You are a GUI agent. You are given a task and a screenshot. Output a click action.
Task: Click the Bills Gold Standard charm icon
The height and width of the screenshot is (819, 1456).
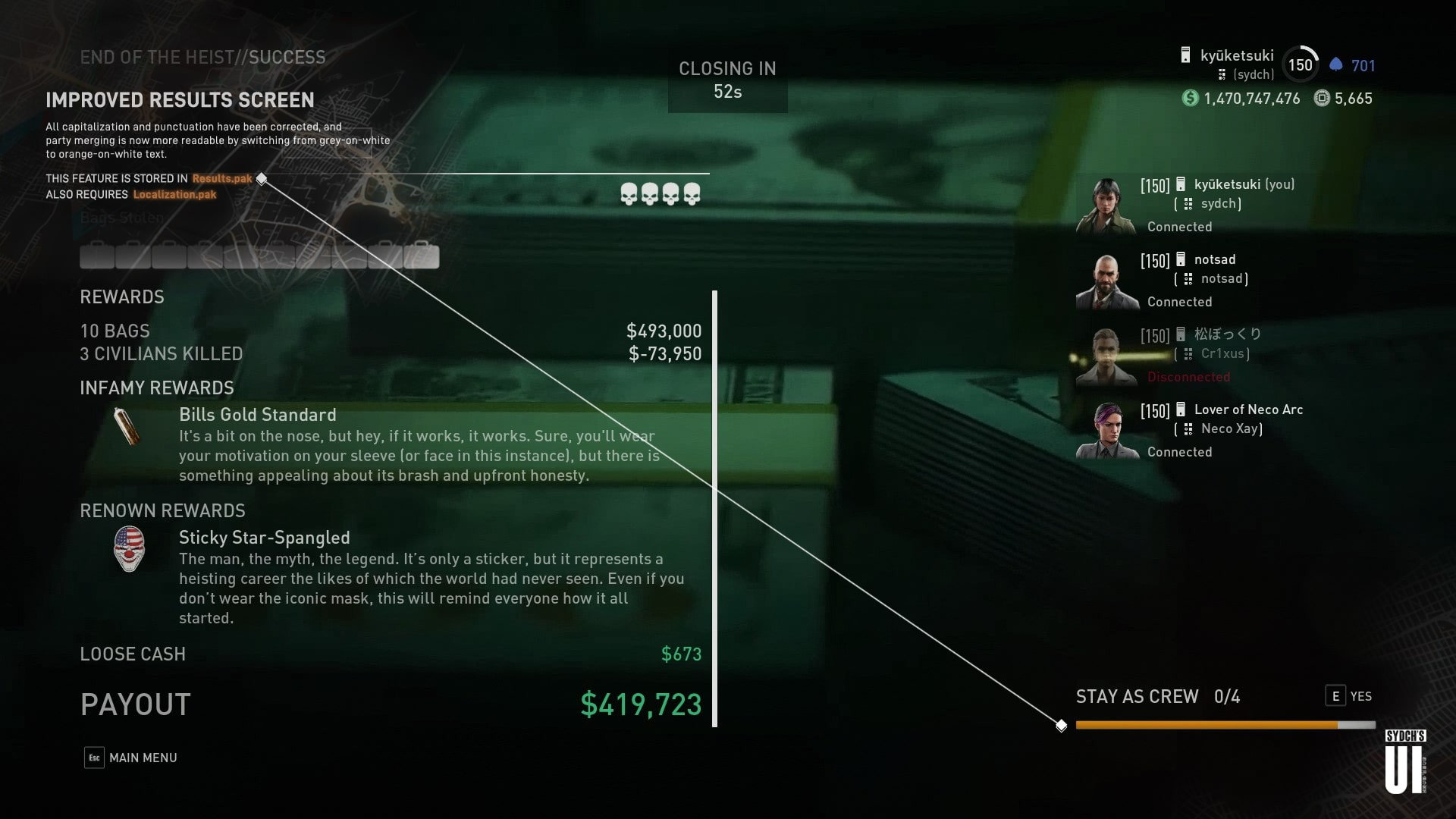coord(126,425)
